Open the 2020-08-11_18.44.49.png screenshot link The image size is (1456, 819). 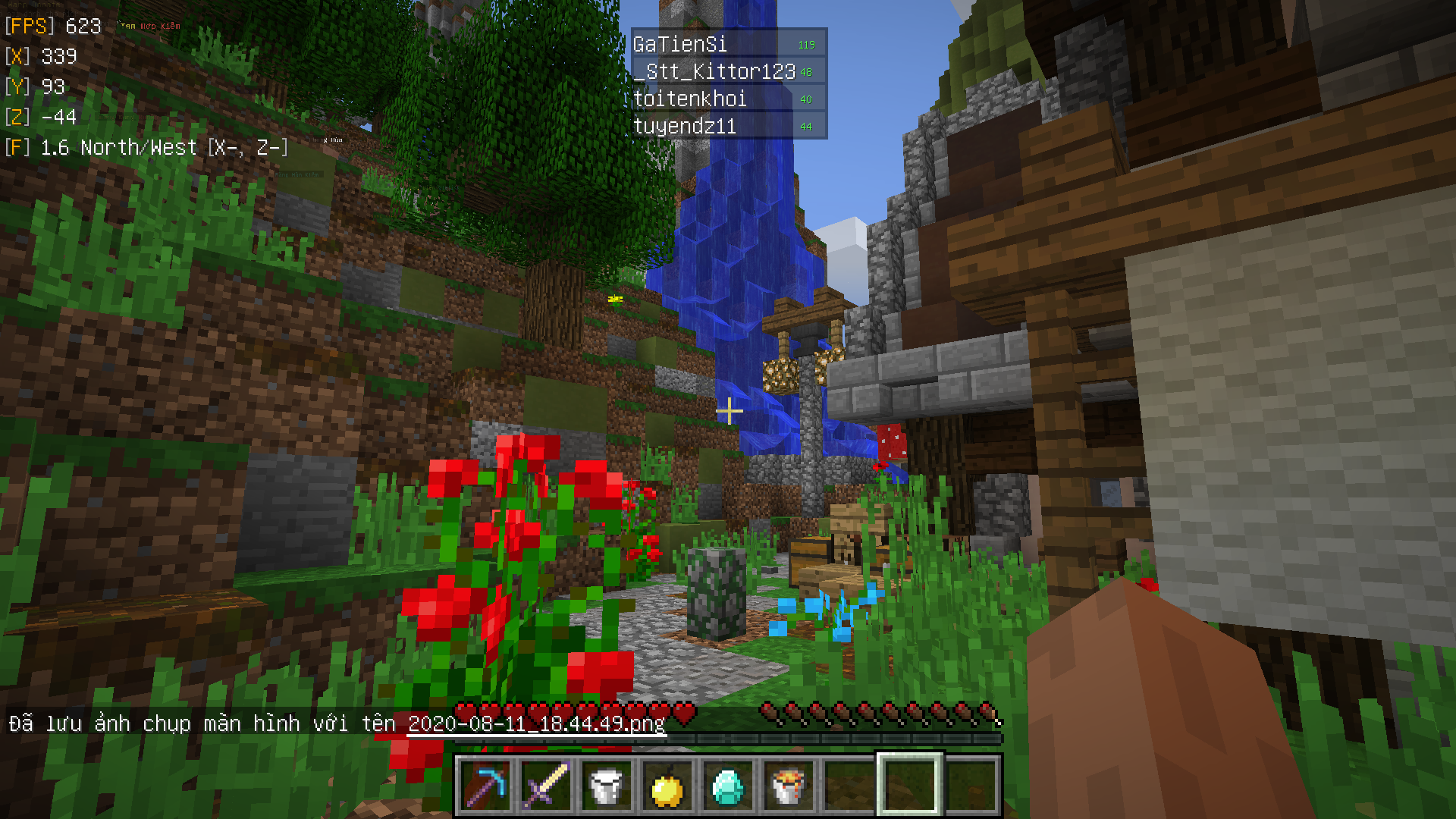coord(536,723)
